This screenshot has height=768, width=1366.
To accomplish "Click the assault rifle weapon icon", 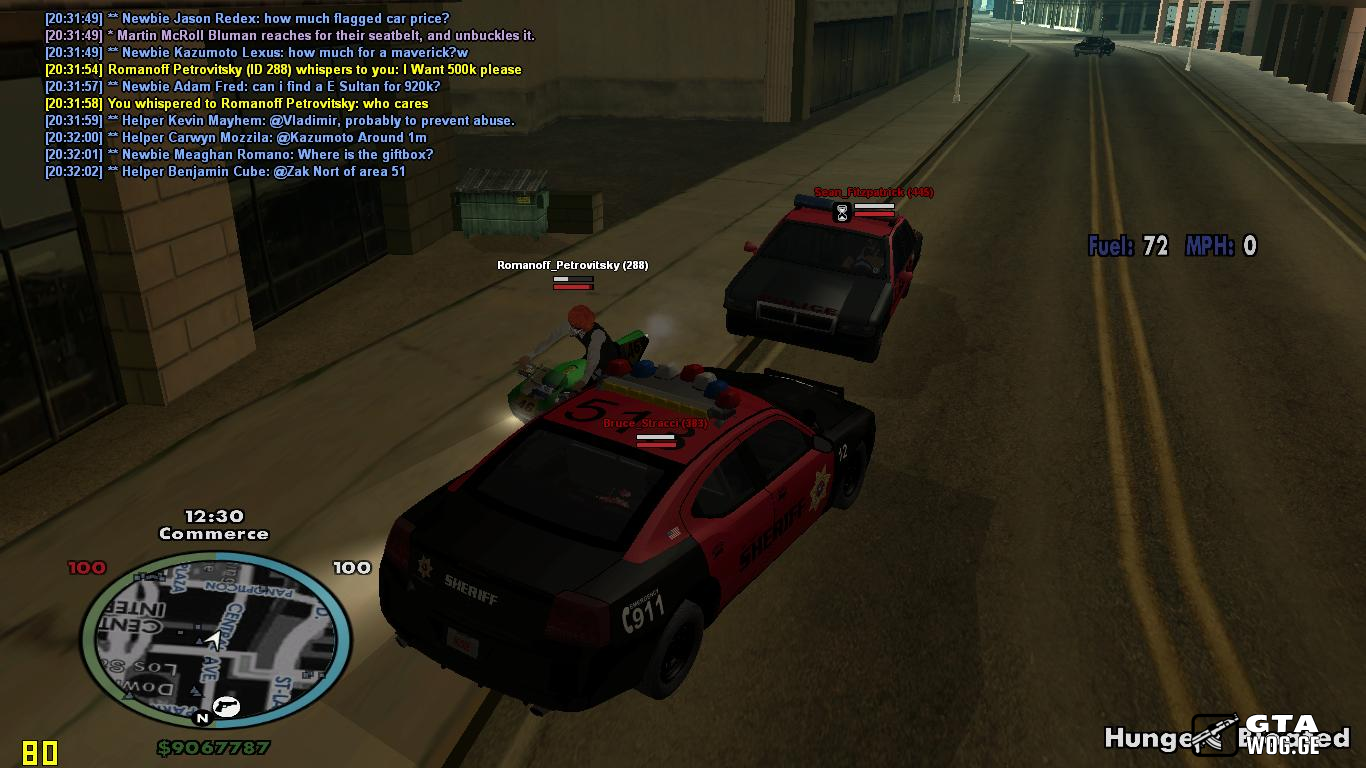I will click(x=1214, y=734).
